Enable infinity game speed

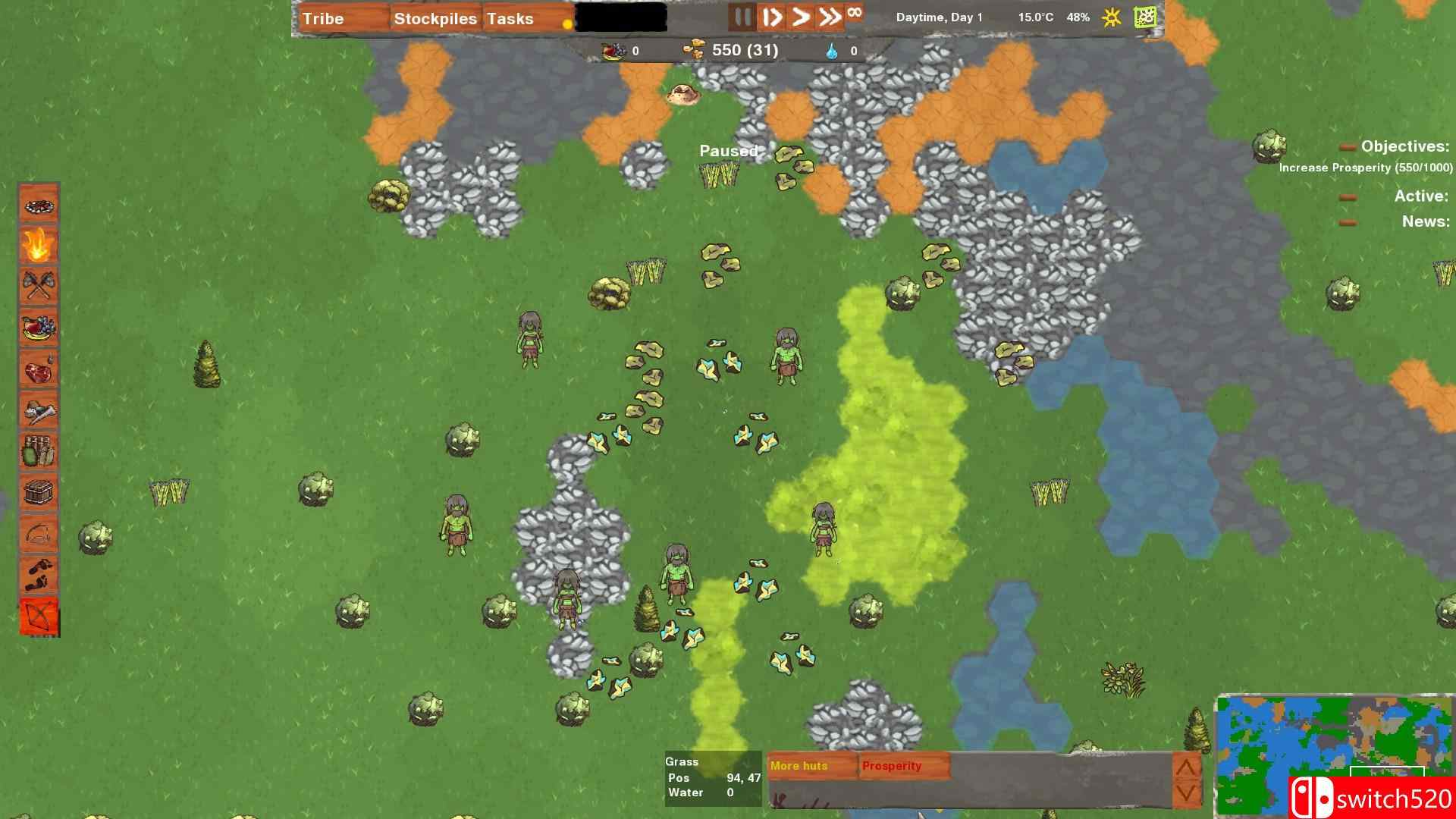click(856, 14)
